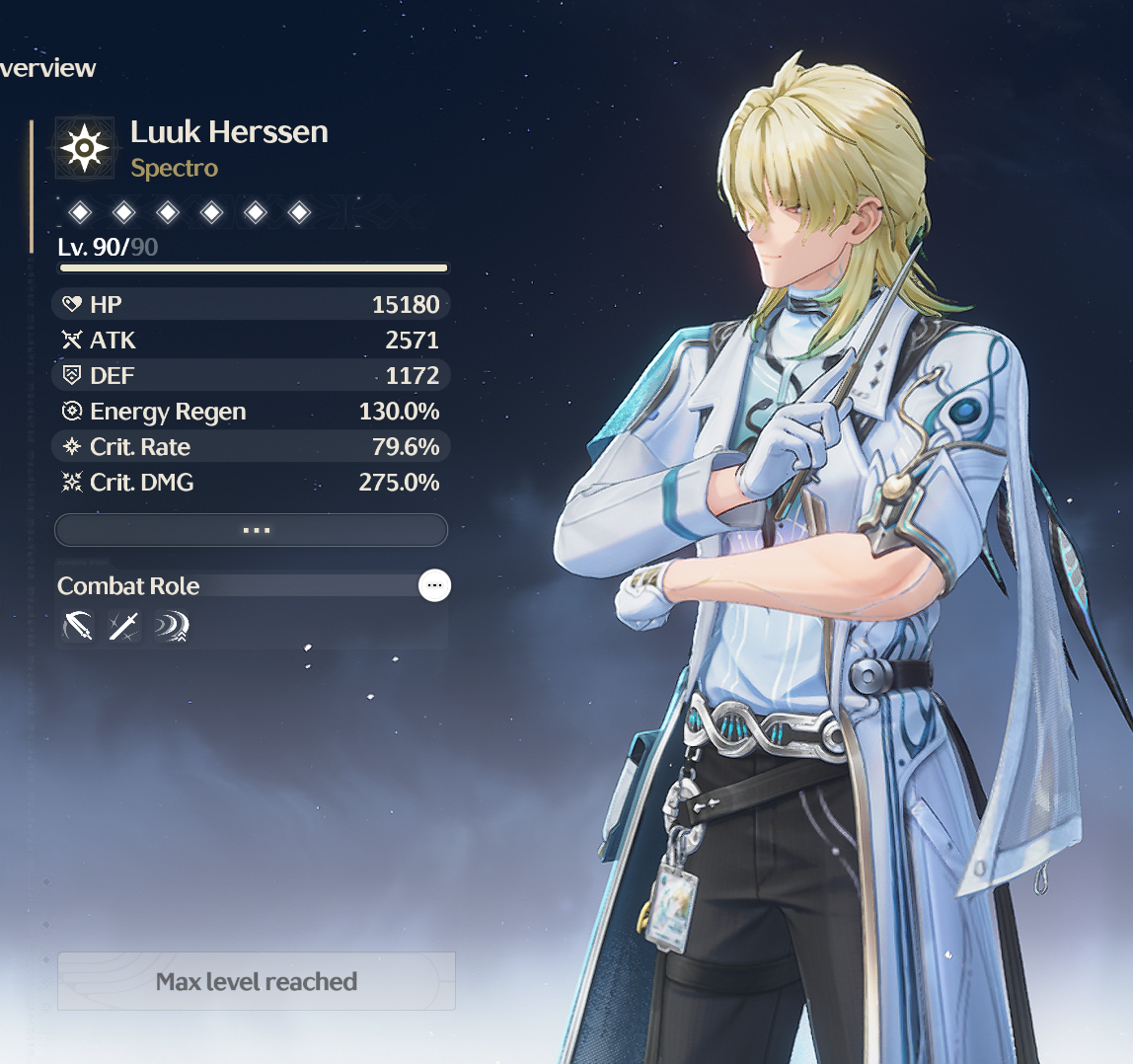1133x1064 pixels.
Task: Select the triple-wave combat role icon
Action: 171,626
